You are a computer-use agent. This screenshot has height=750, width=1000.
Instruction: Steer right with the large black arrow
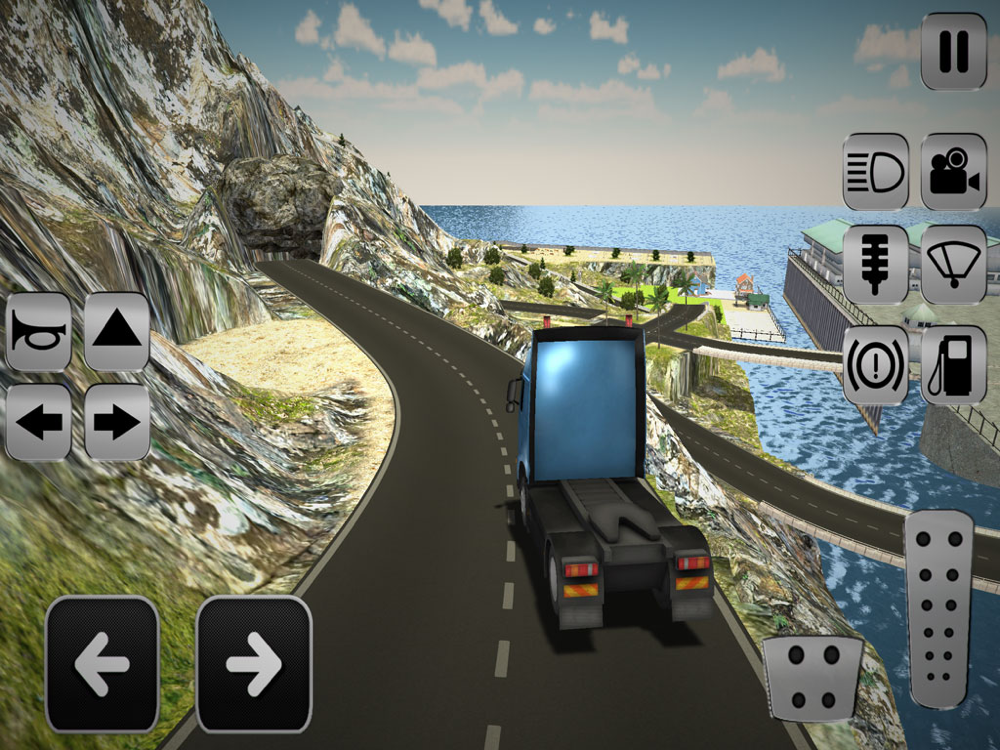[x=254, y=664]
